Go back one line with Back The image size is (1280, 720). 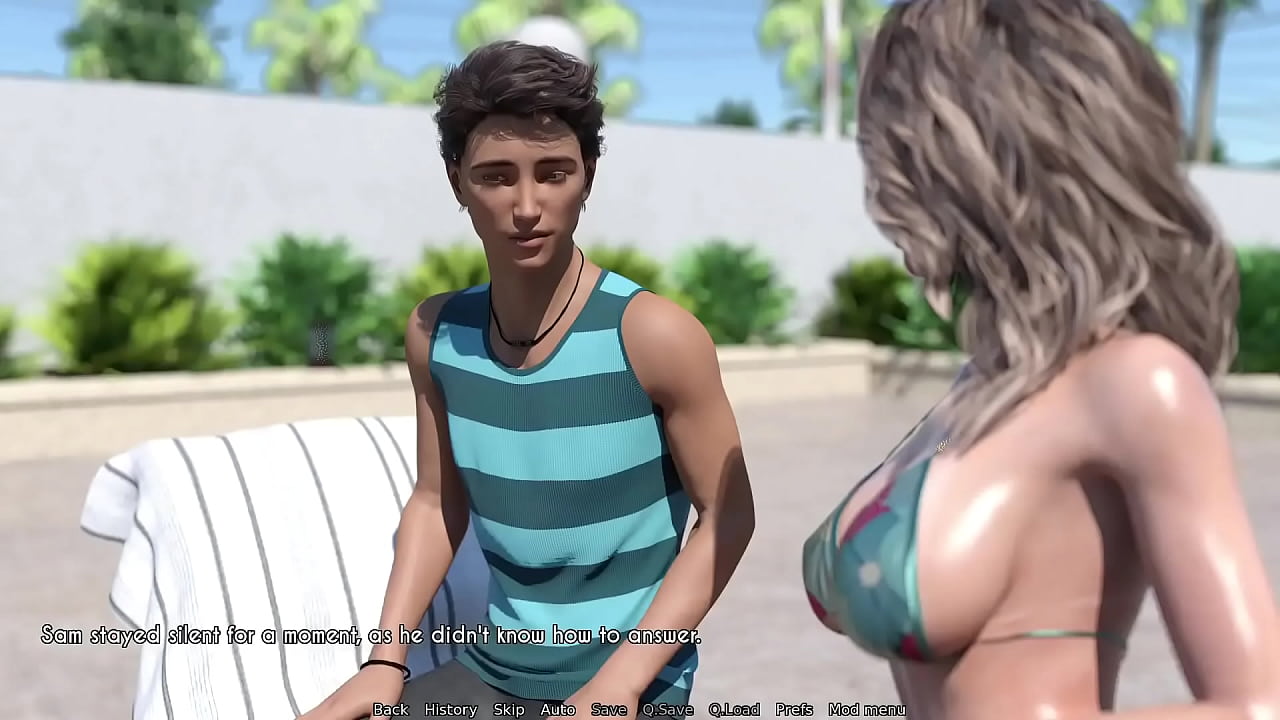(390, 709)
